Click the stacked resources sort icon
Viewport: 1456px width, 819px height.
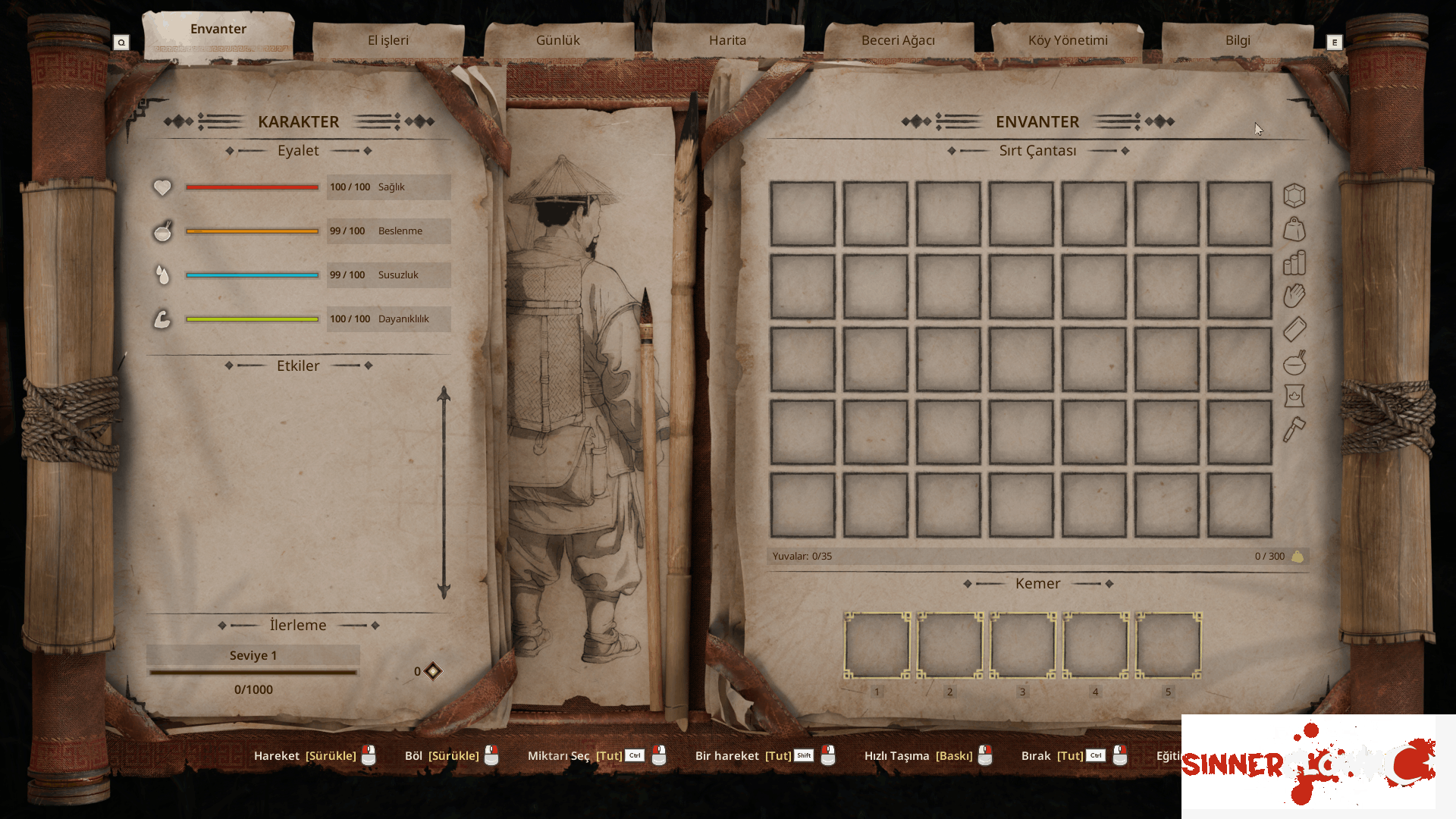(1294, 263)
